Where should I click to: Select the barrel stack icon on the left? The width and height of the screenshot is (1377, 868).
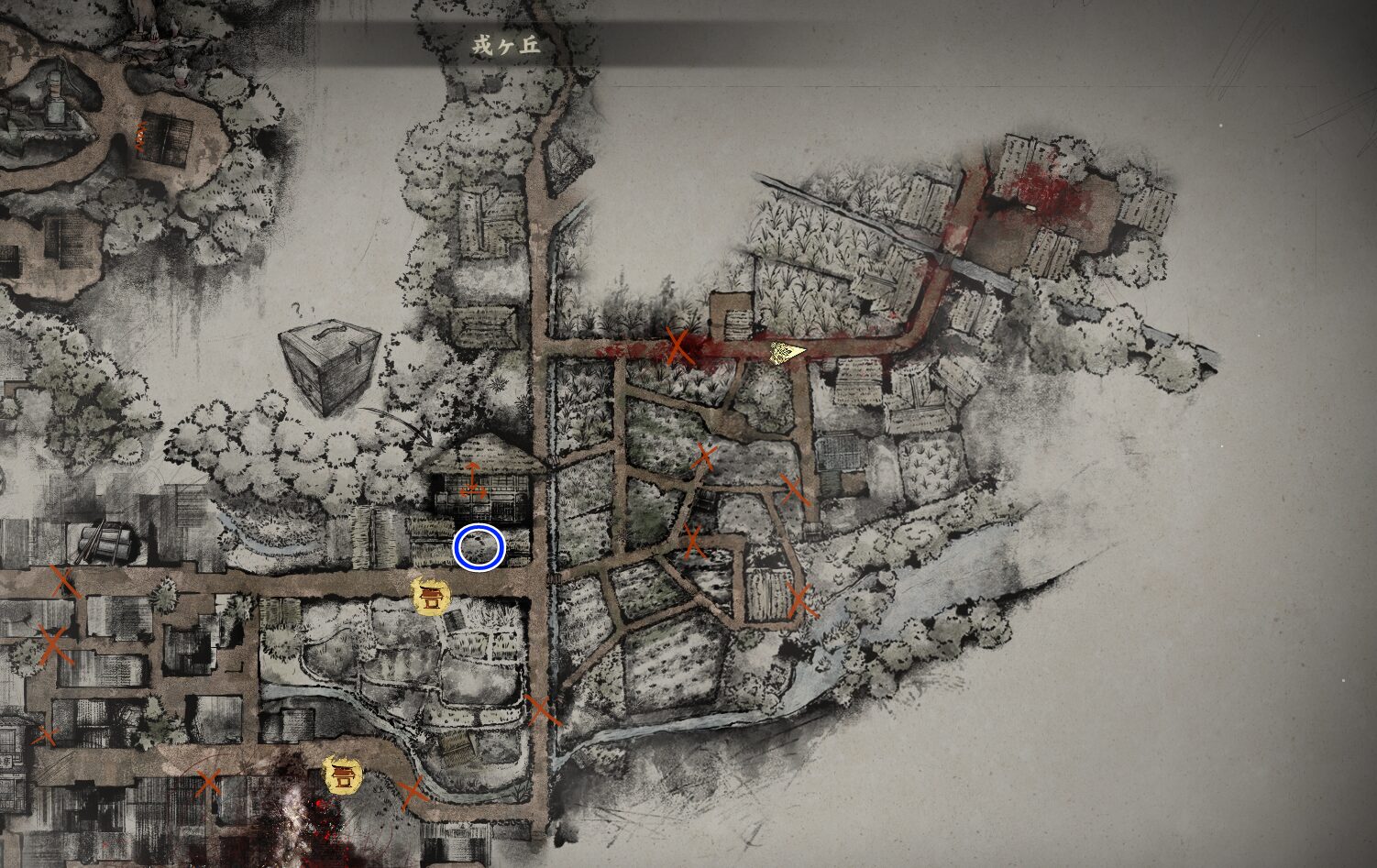point(105,543)
